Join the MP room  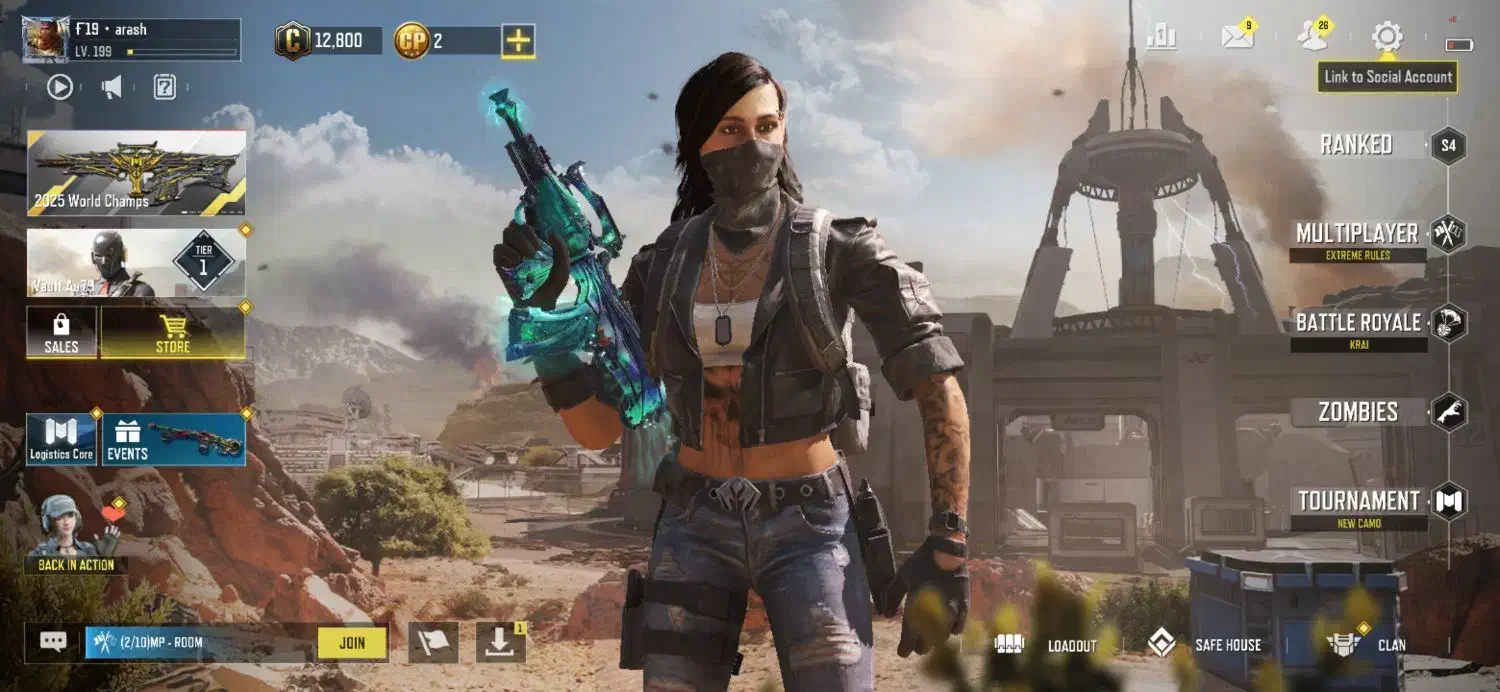352,643
